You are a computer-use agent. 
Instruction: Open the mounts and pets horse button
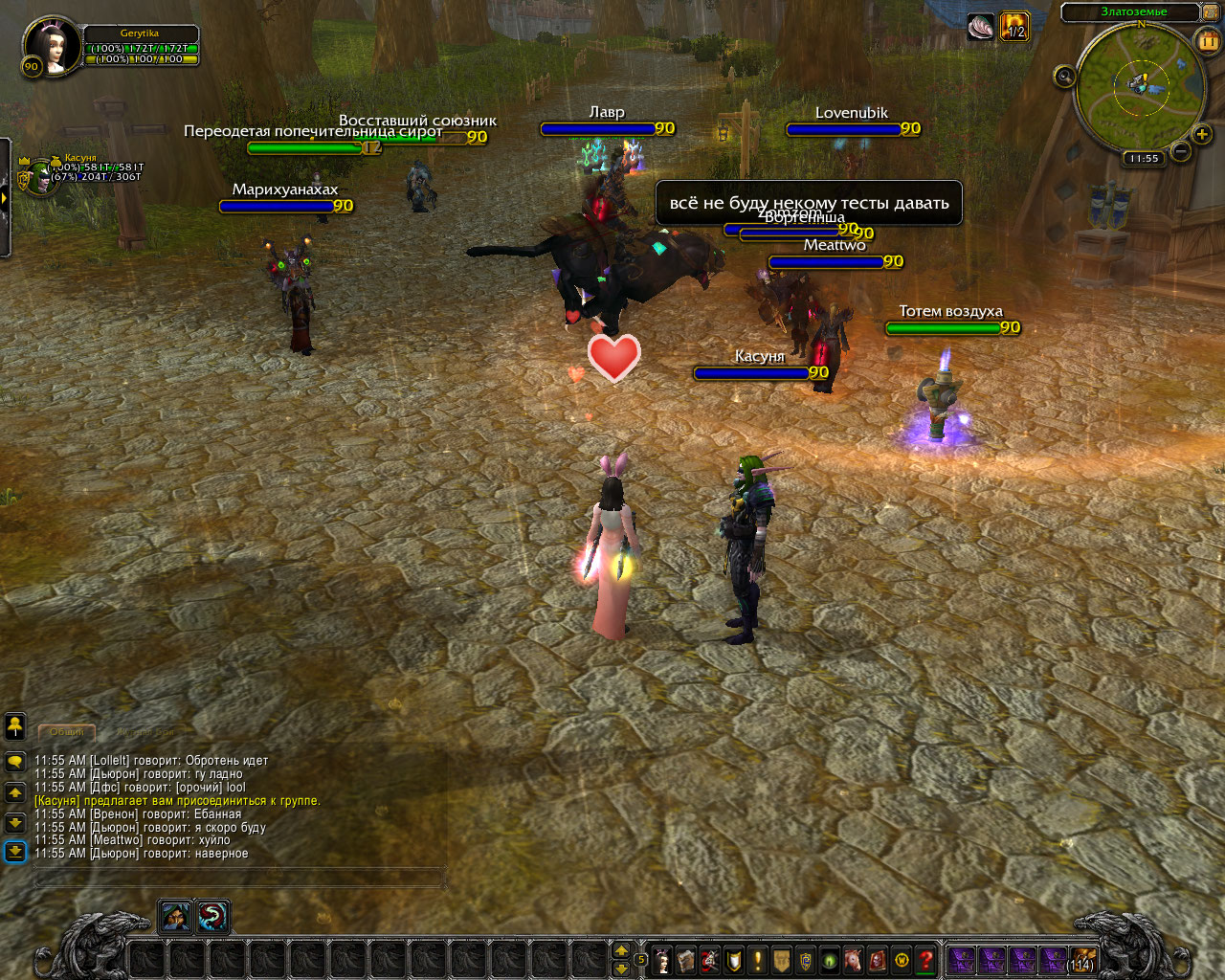854,960
